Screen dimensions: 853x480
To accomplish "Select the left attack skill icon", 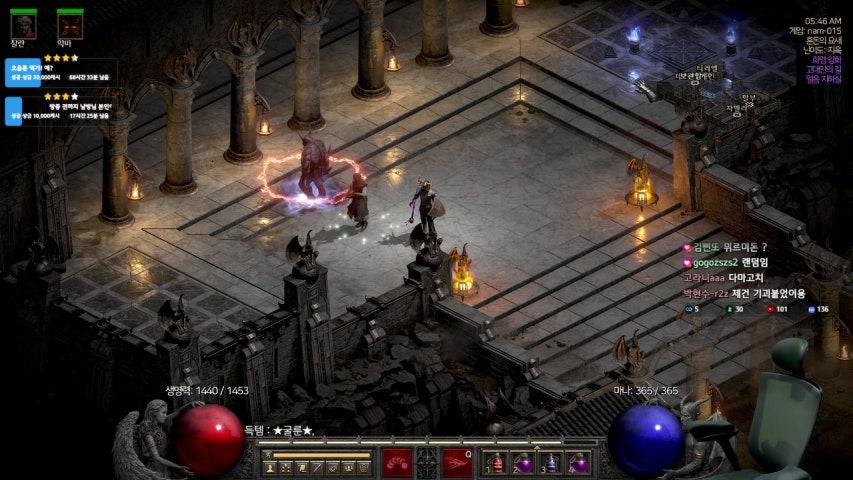I will pos(397,462).
